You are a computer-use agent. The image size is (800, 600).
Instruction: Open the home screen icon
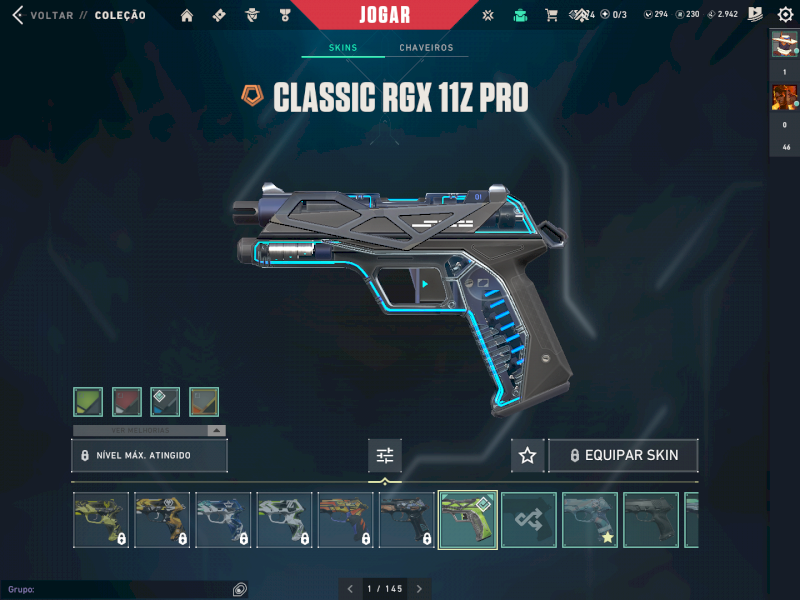[x=187, y=15]
